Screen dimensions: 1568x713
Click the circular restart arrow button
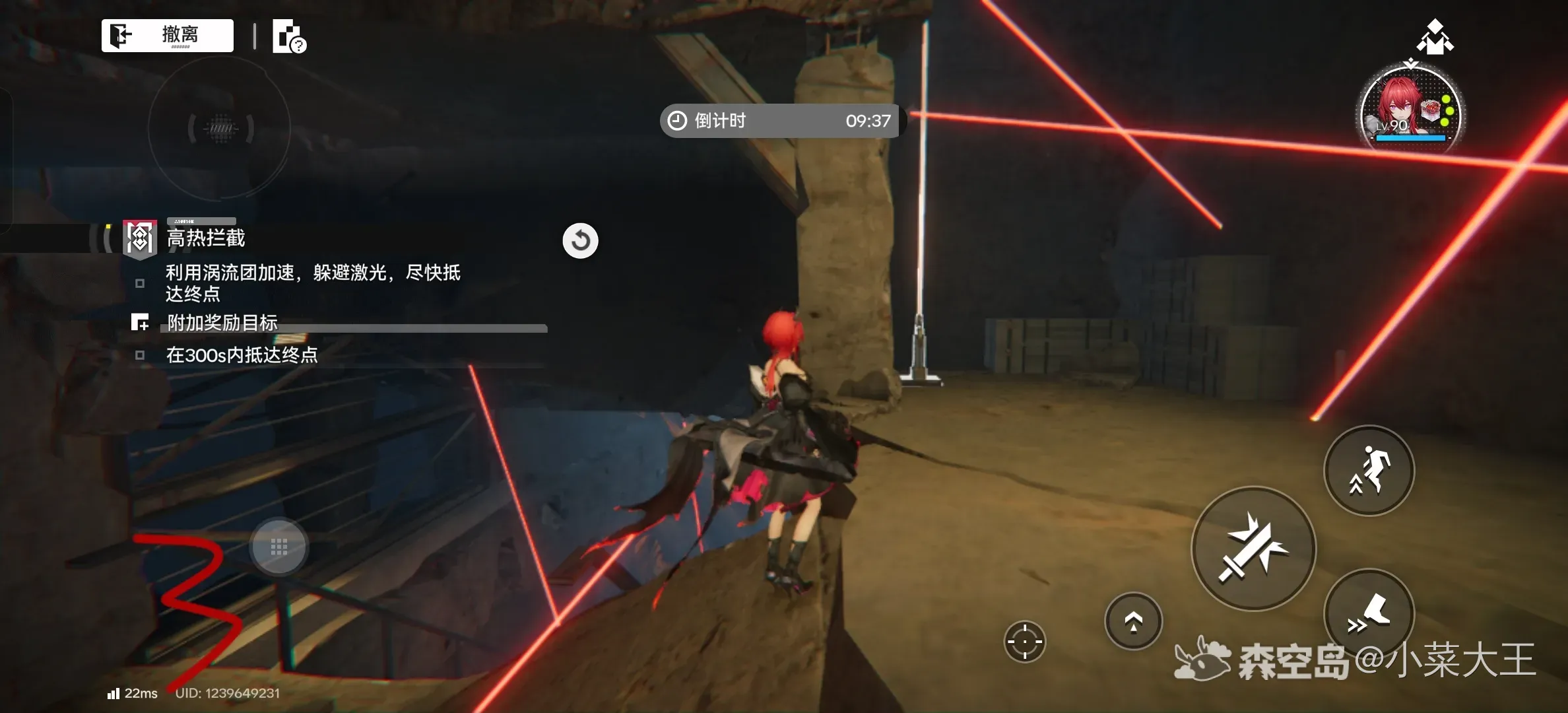pos(580,241)
